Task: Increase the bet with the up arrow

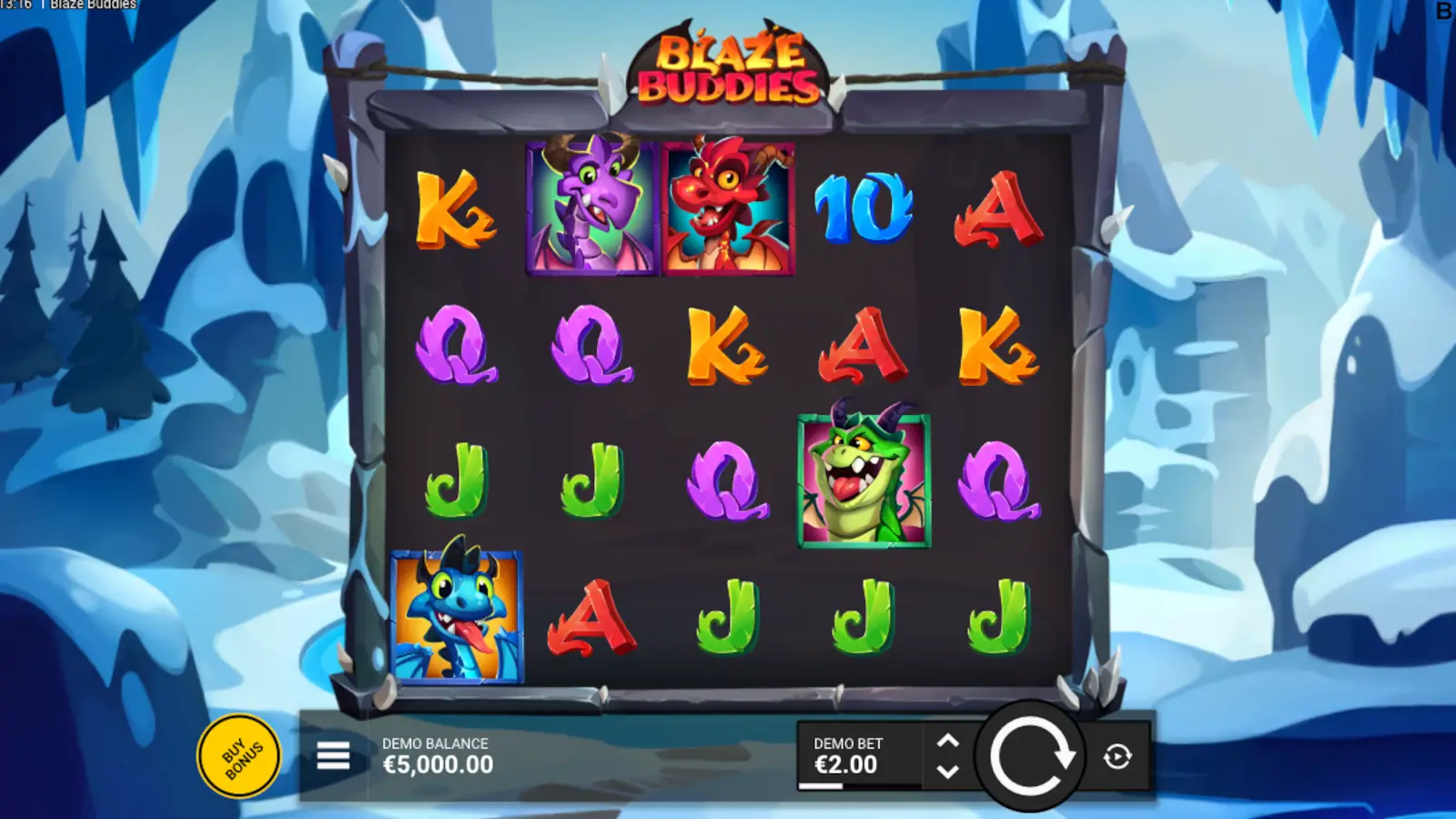Action: click(948, 740)
